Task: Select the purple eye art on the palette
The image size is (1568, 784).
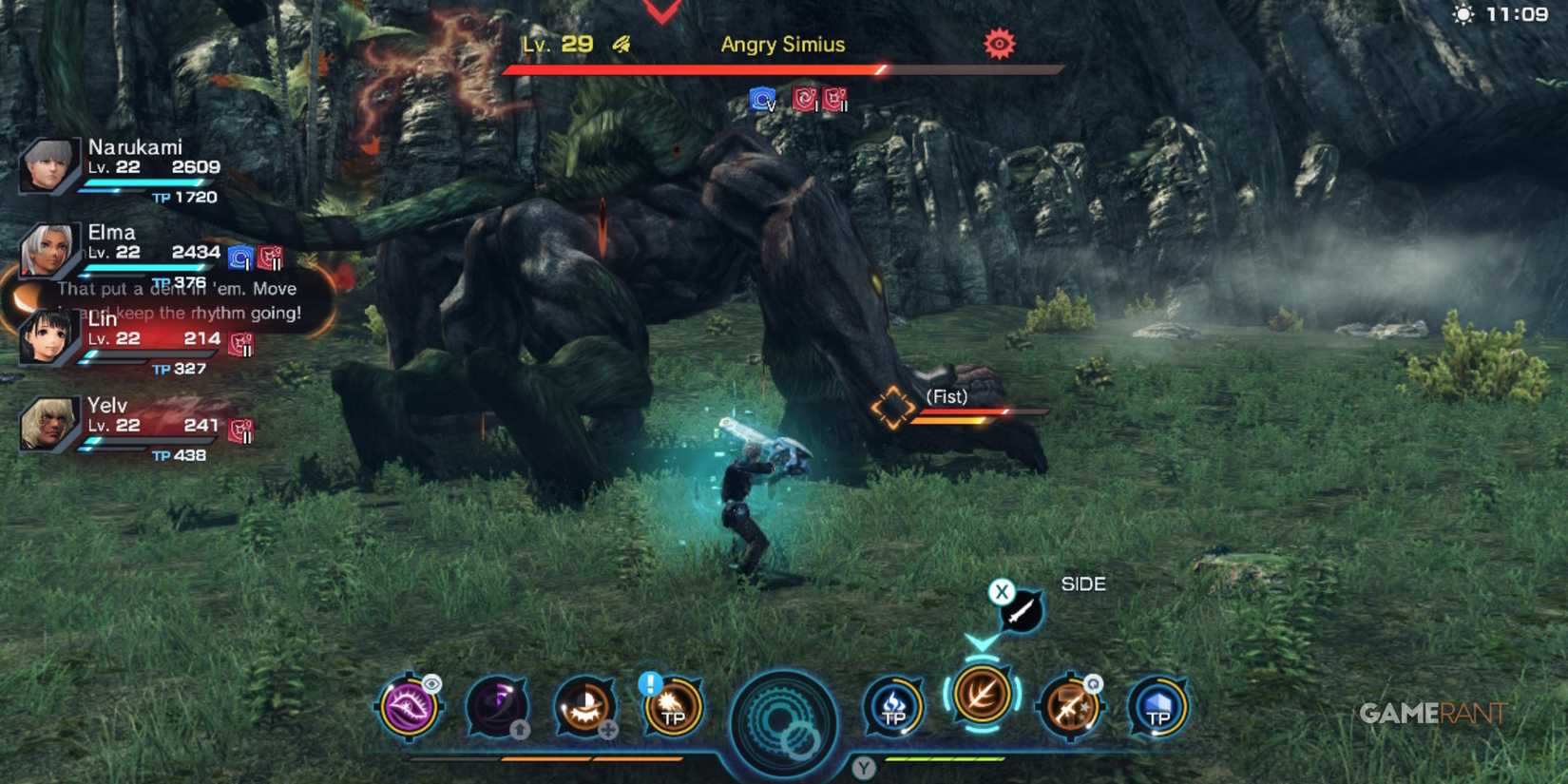Action: tap(409, 707)
